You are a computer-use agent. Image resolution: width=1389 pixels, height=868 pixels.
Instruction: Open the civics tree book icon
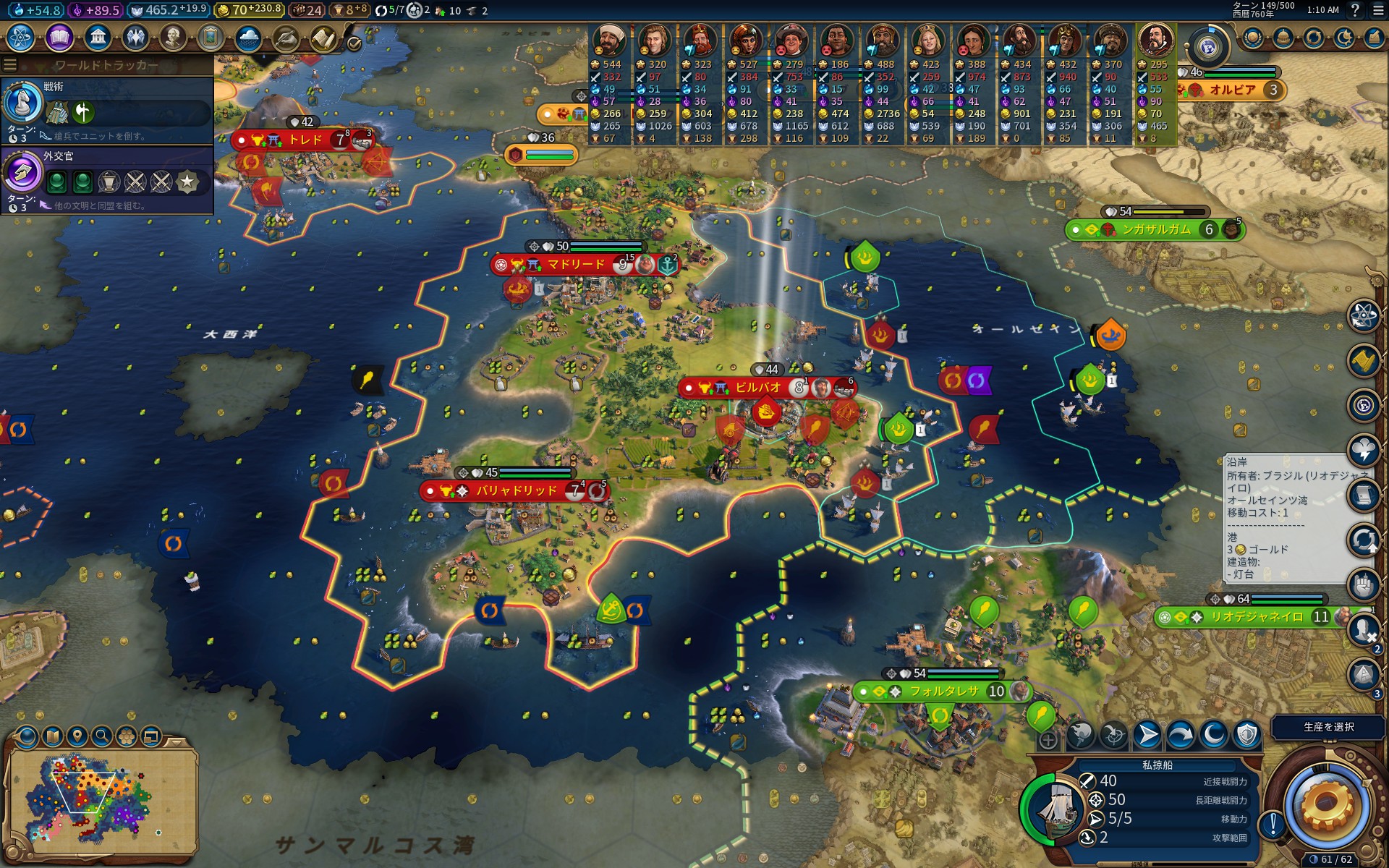(x=59, y=38)
